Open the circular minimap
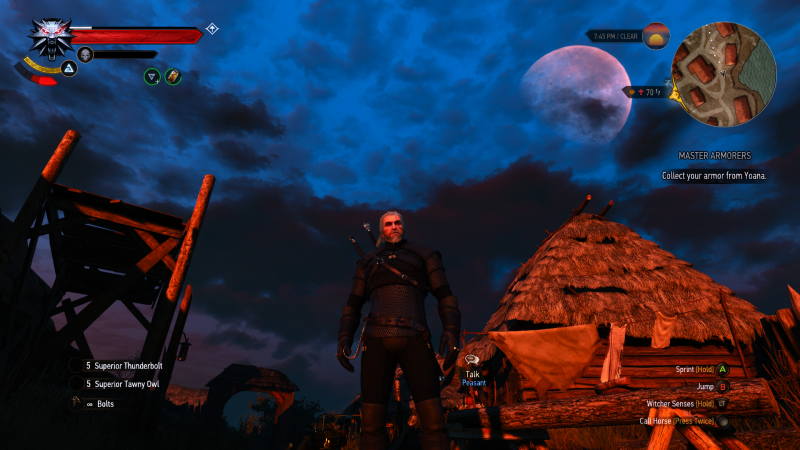Screen dimensions: 800x450 click(723, 74)
